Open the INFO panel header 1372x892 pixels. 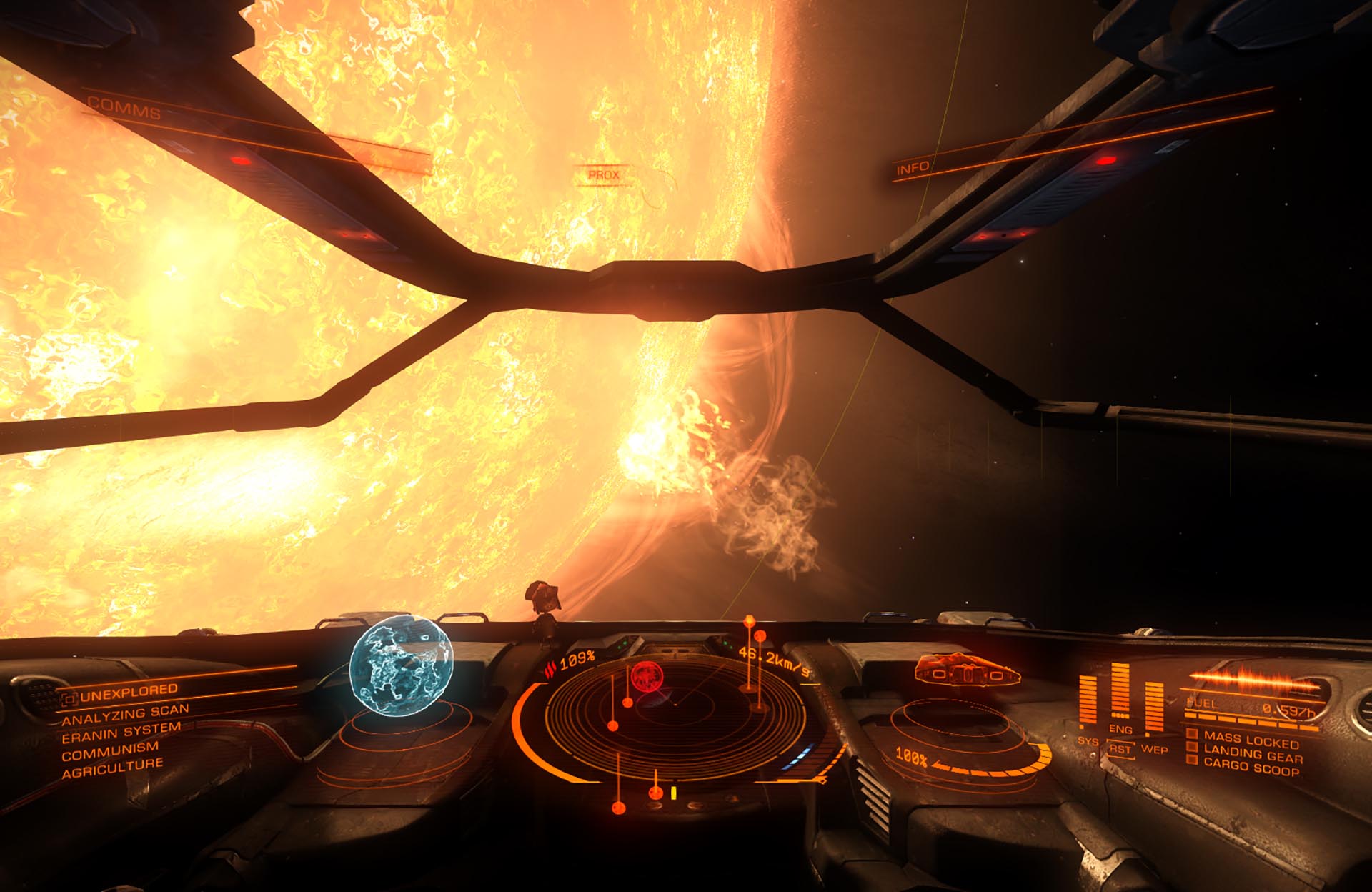[x=913, y=169]
